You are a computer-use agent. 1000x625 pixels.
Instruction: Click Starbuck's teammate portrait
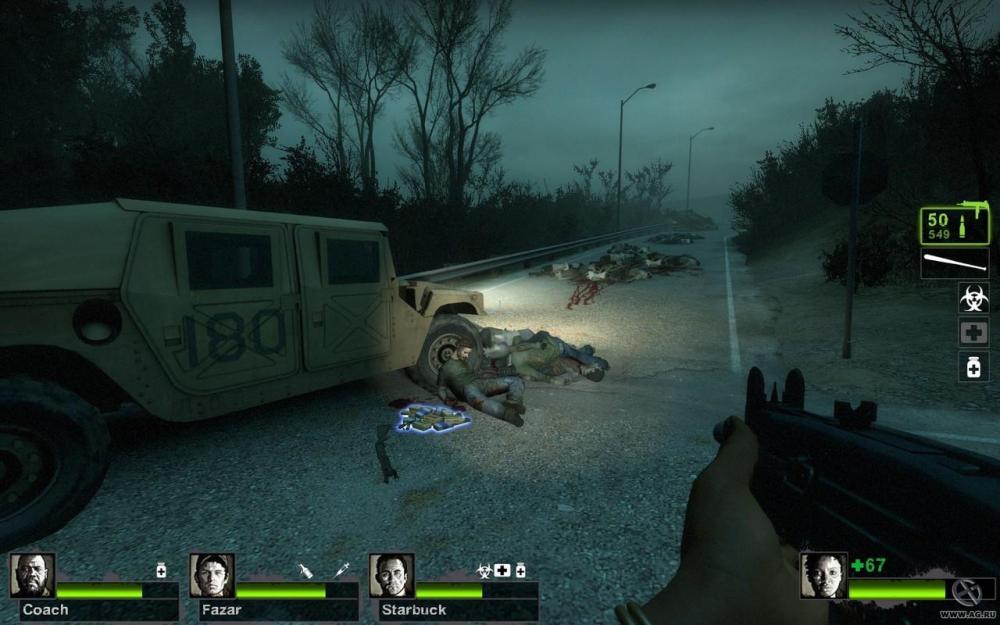391,576
